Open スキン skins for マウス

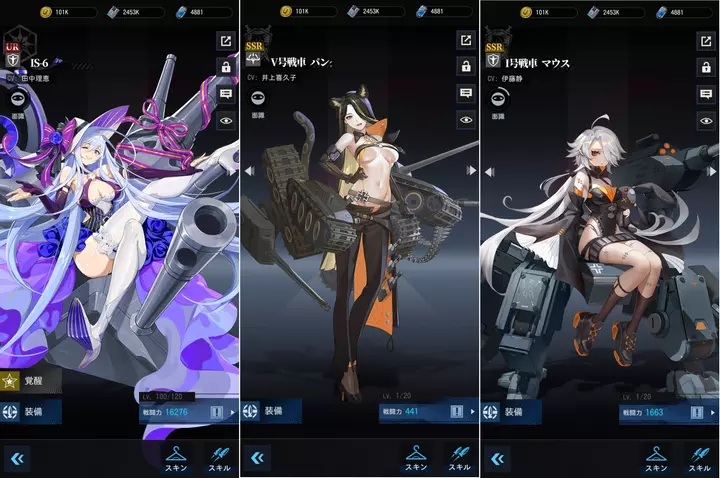(x=657, y=458)
